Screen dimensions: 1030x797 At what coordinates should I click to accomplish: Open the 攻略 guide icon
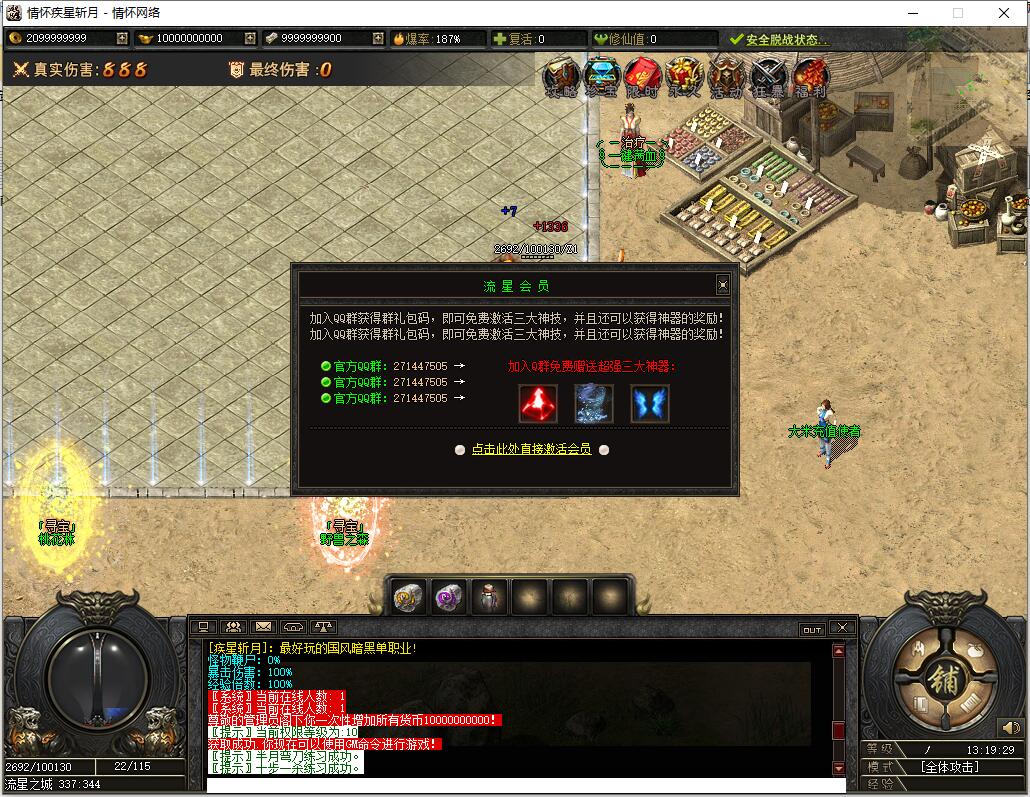coord(561,78)
